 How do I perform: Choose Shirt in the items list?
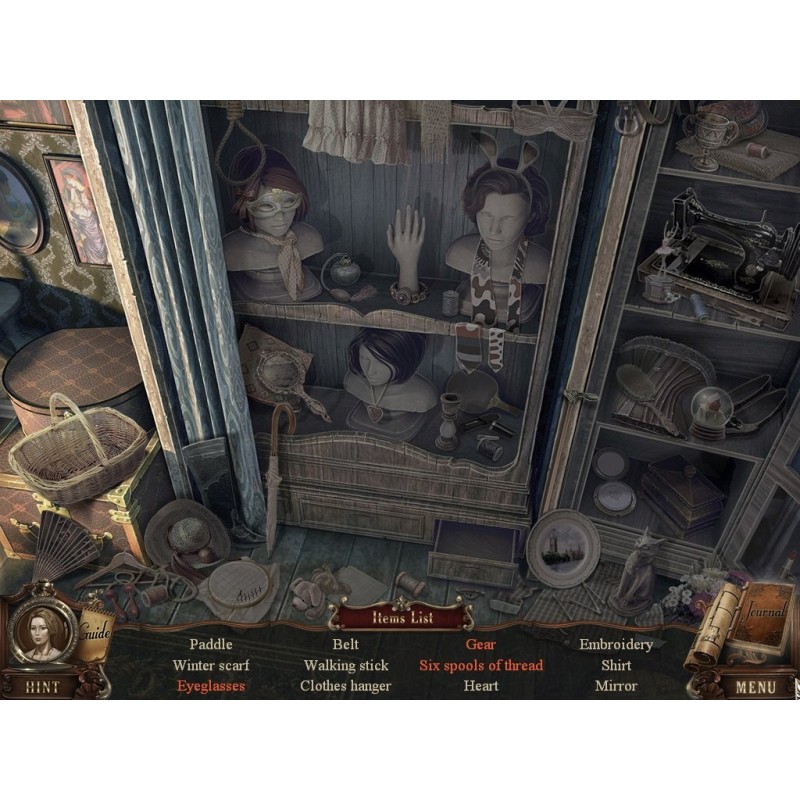[x=616, y=665]
